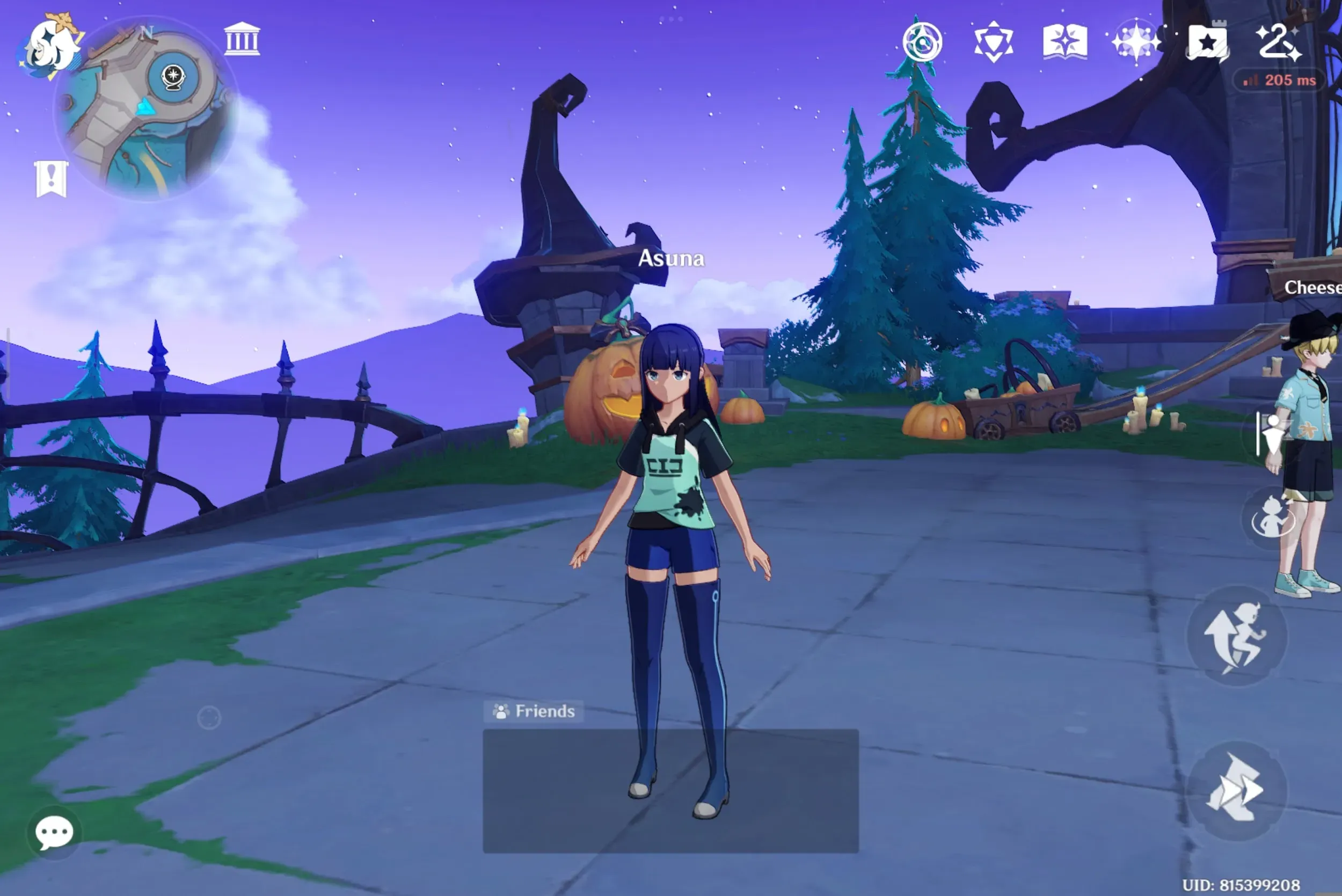This screenshot has height=896, width=1342.
Task: Open the four-pointed sparkle star icon
Action: (1136, 42)
